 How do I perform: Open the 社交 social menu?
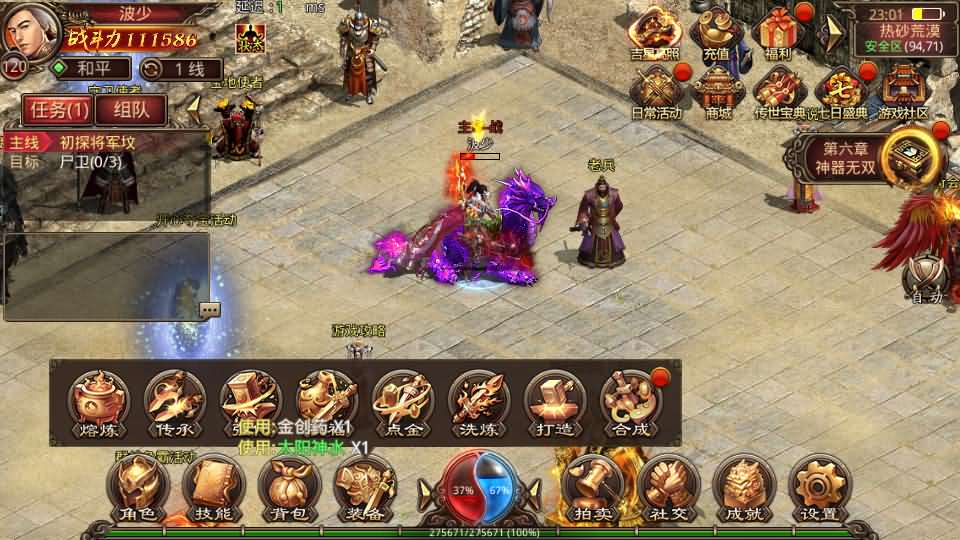coord(667,487)
